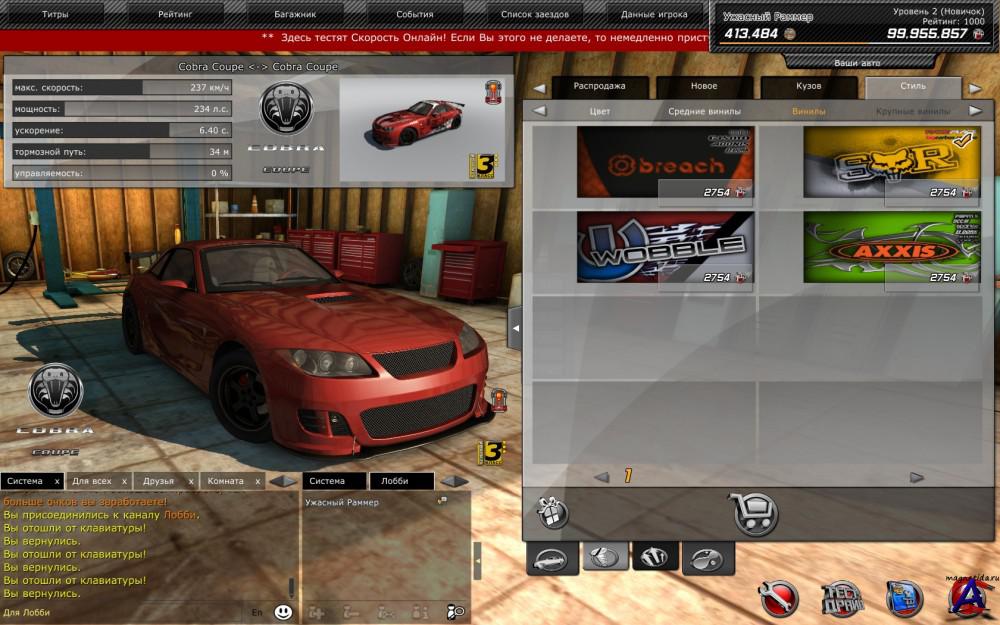Choose the Wobble vinyl
This screenshot has height=625, width=1000.
[665, 247]
